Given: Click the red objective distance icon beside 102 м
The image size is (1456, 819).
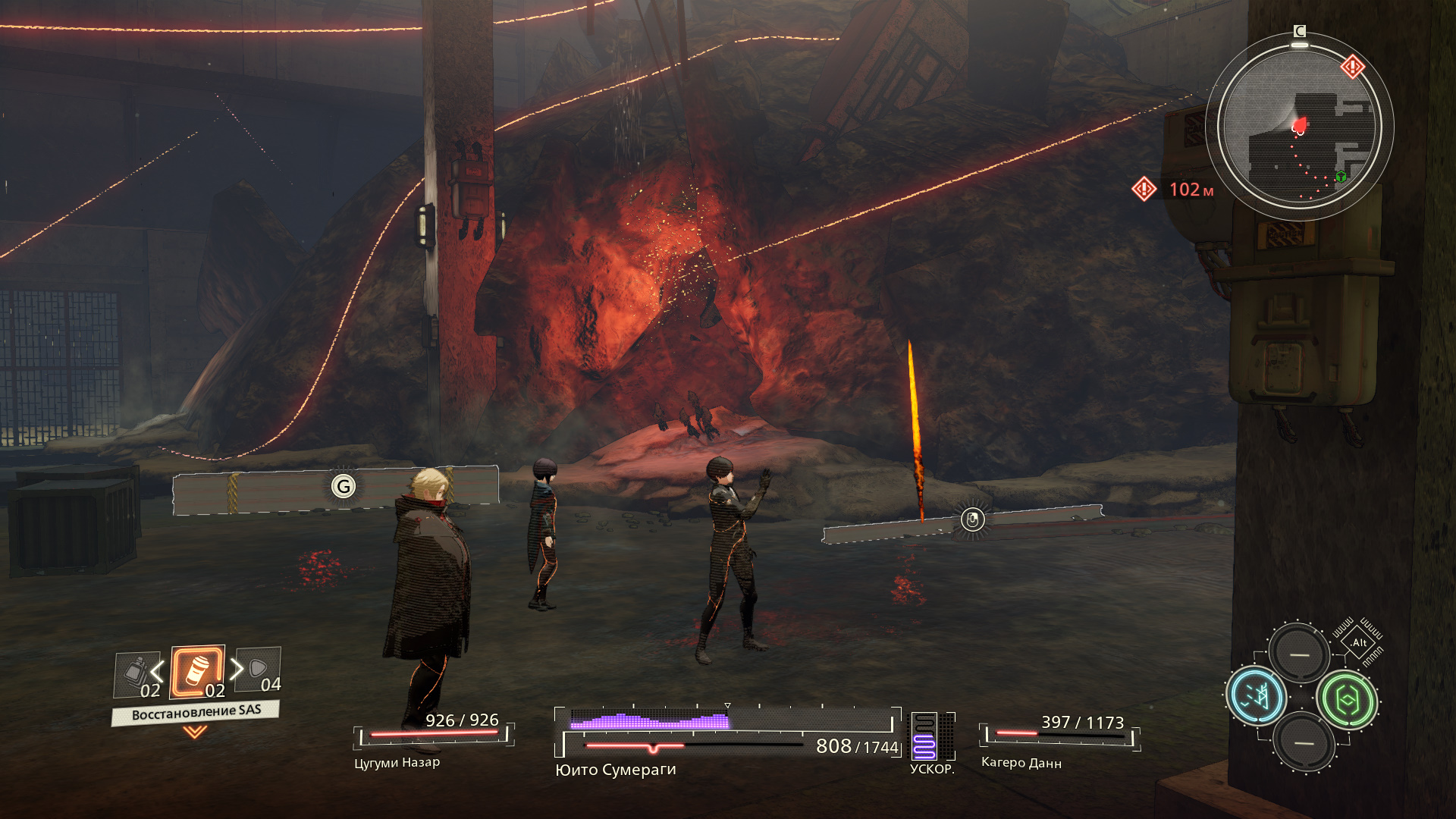Looking at the screenshot, I should point(1144,189).
